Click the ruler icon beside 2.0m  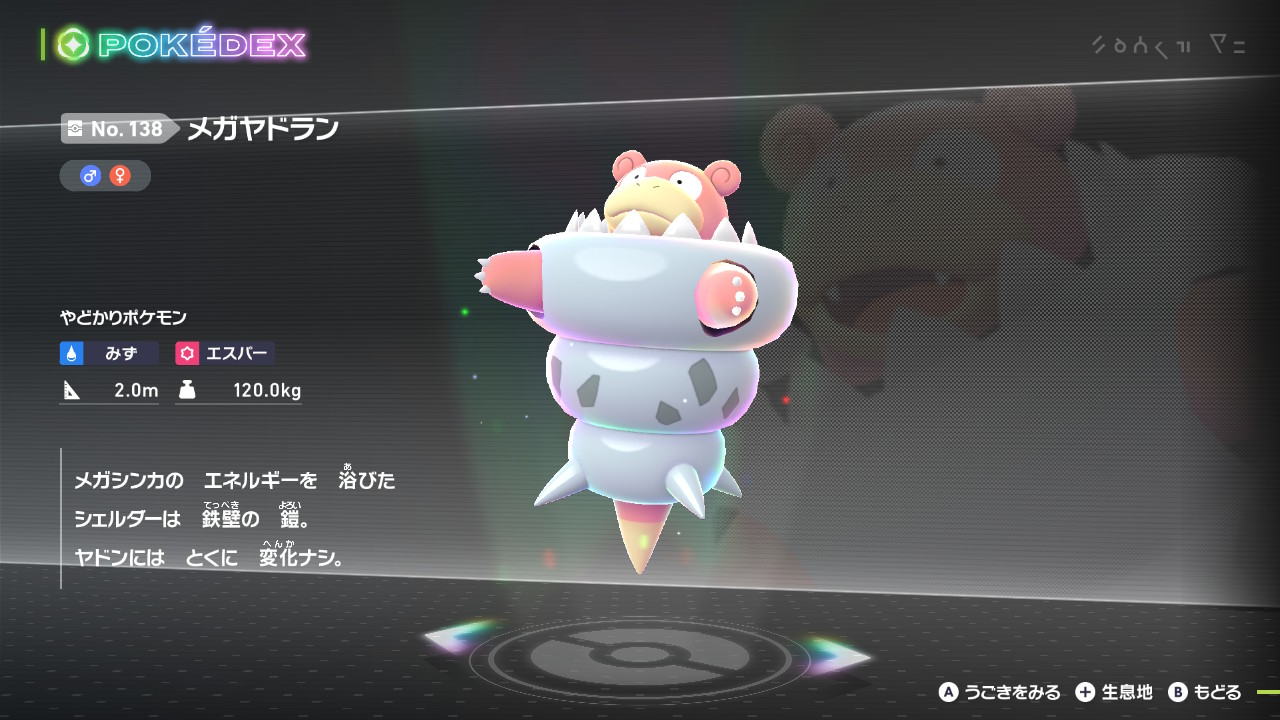(72, 392)
